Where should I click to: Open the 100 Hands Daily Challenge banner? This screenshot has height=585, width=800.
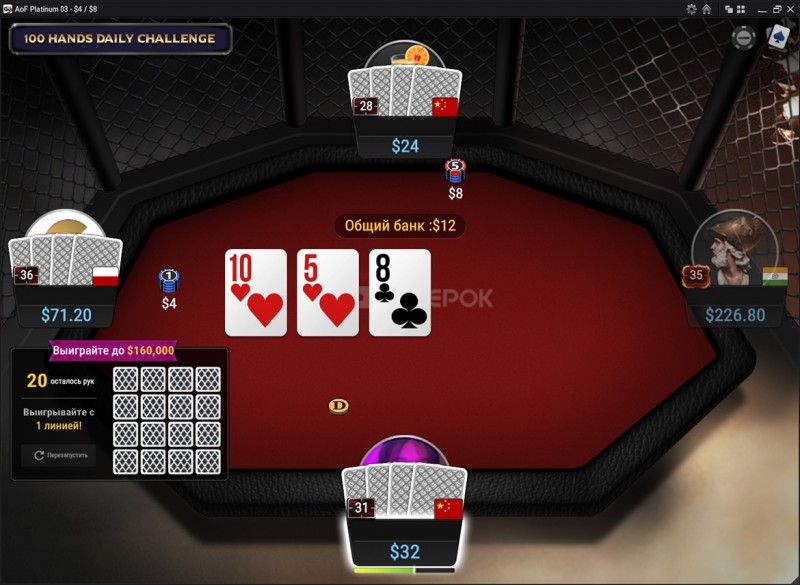120,39
